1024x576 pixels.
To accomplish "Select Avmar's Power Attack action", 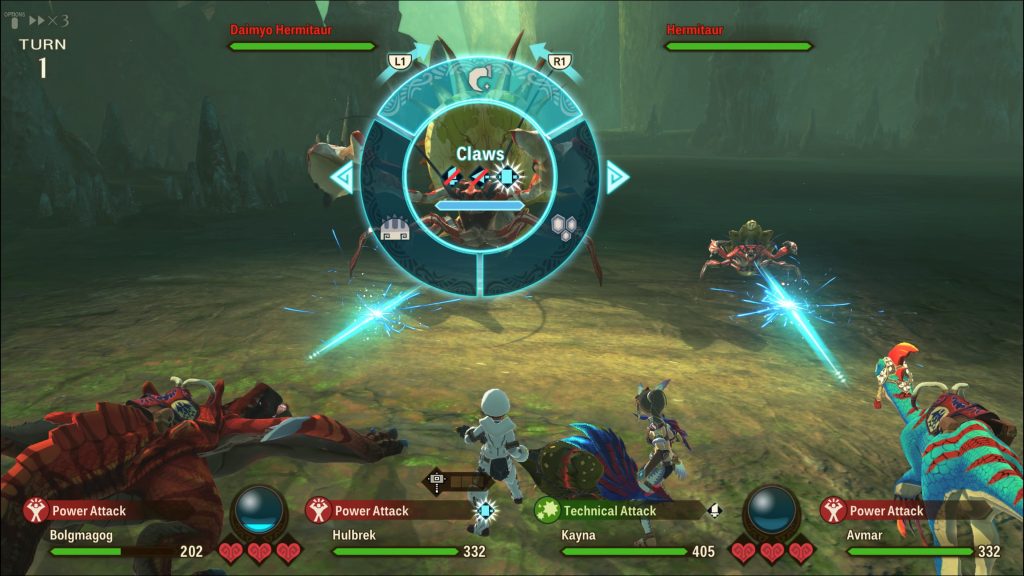I will pos(888,511).
